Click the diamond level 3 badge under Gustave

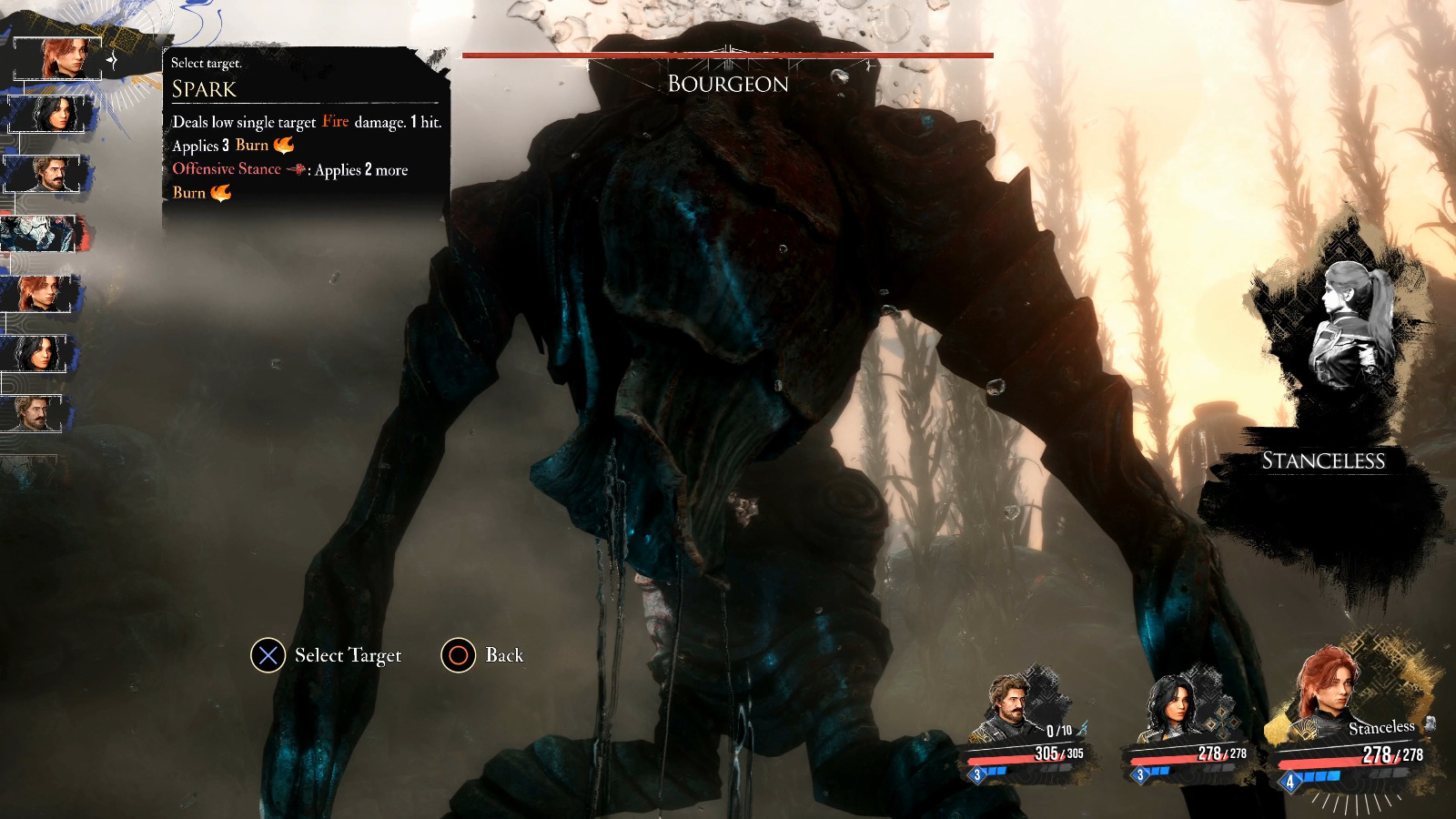[976, 774]
